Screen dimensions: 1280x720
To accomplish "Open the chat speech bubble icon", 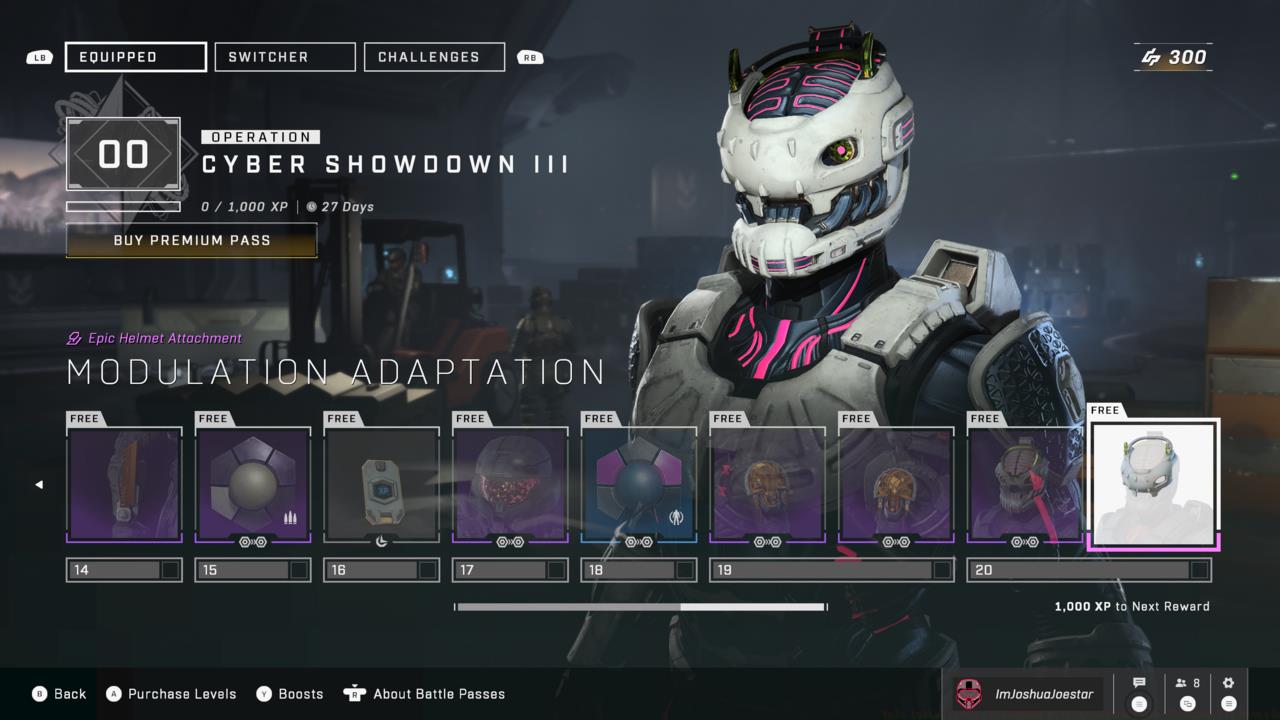I will 1139,693.
